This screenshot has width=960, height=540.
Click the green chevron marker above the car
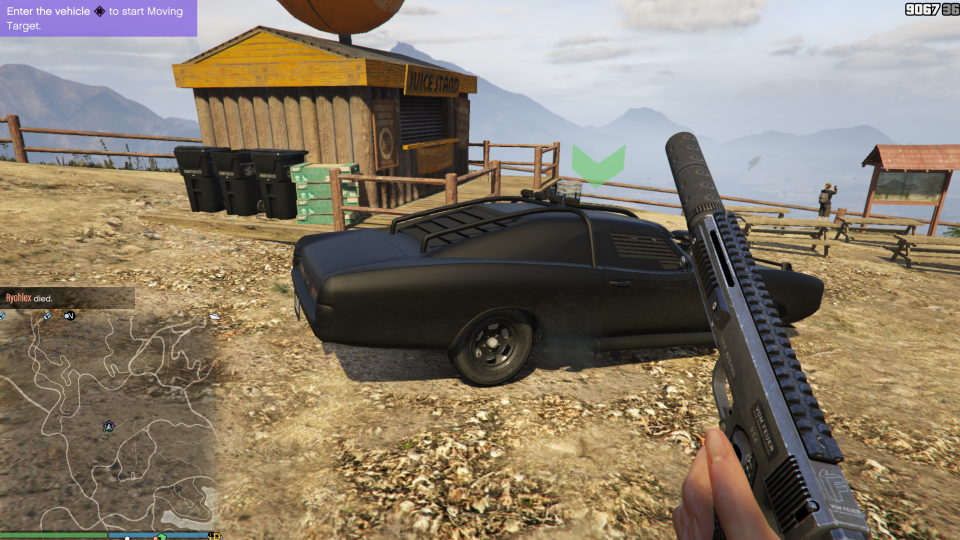[598, 164]
